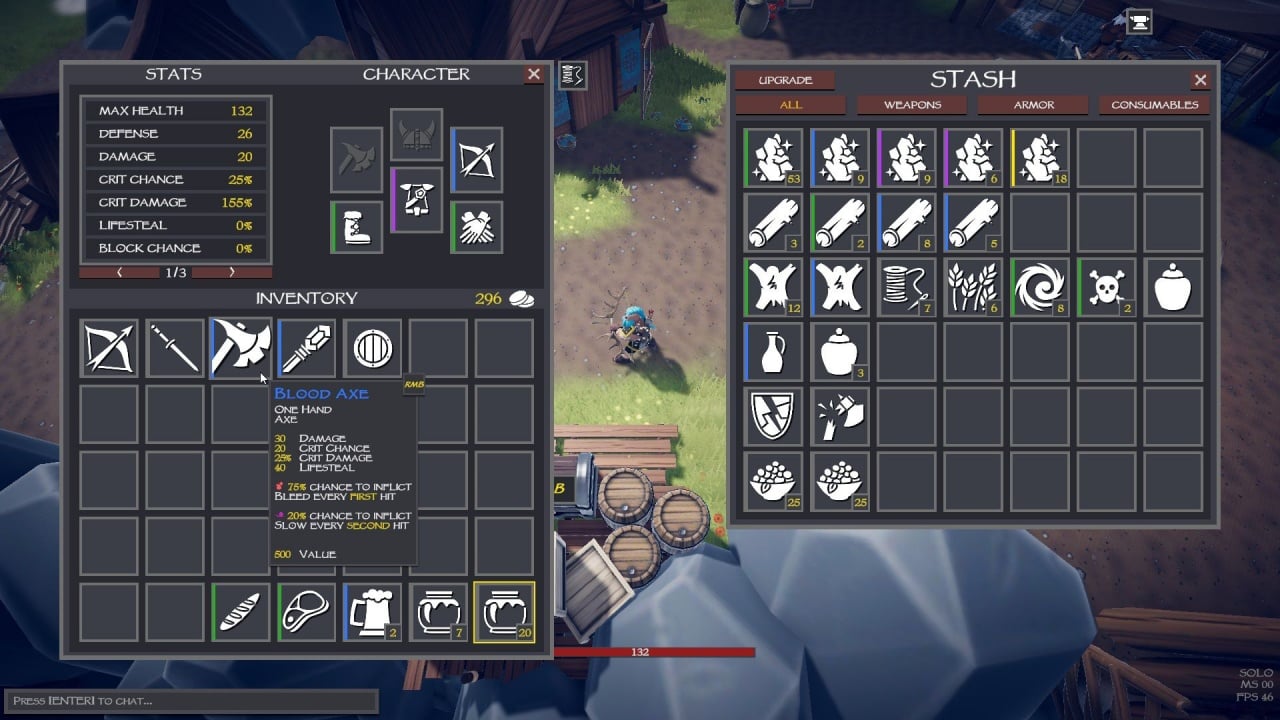1280x720 pixels.
Task: Close the Stash panel
Action: 1200,80
